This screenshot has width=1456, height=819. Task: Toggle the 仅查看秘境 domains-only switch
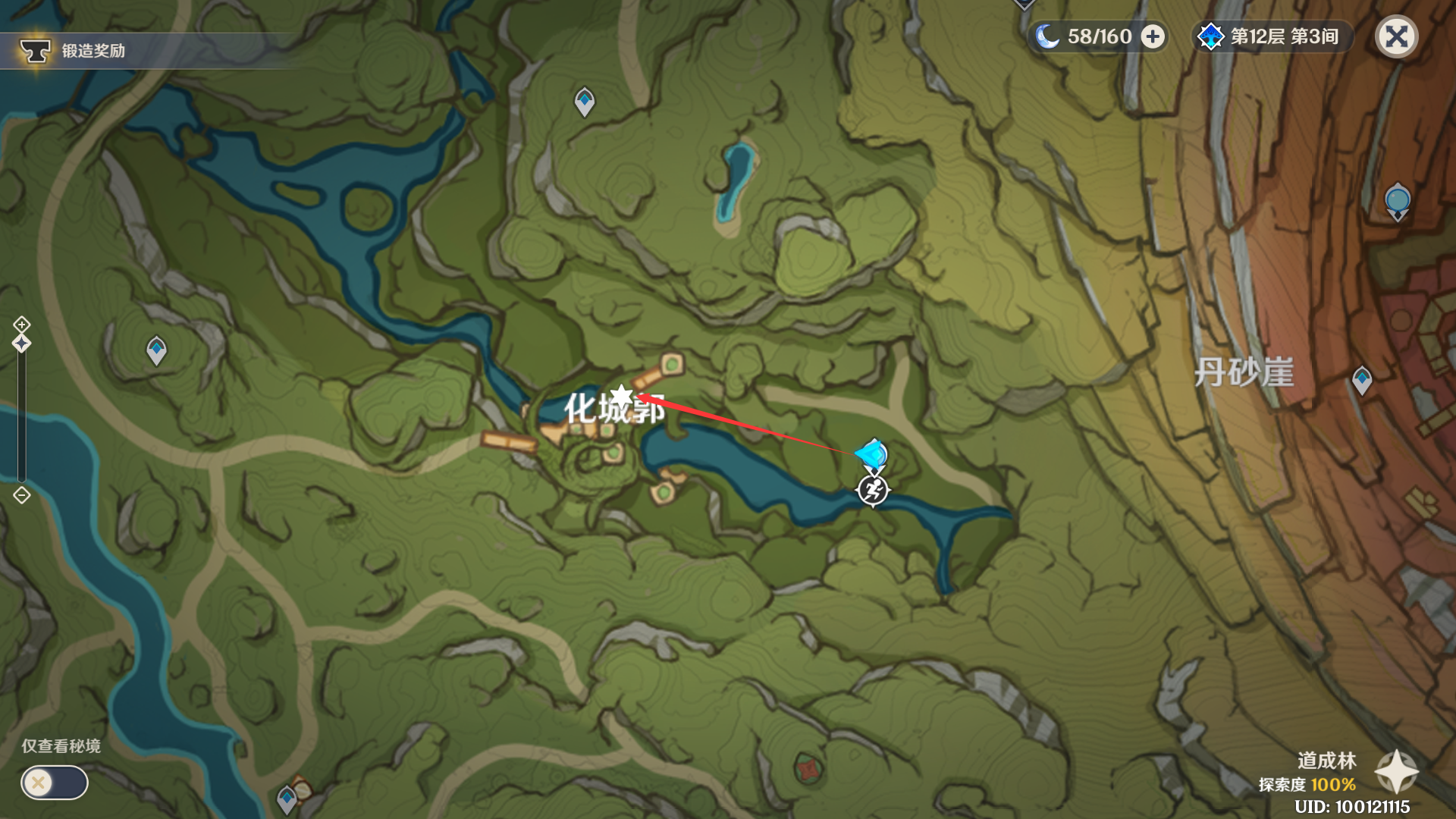[x=55, y=783]
